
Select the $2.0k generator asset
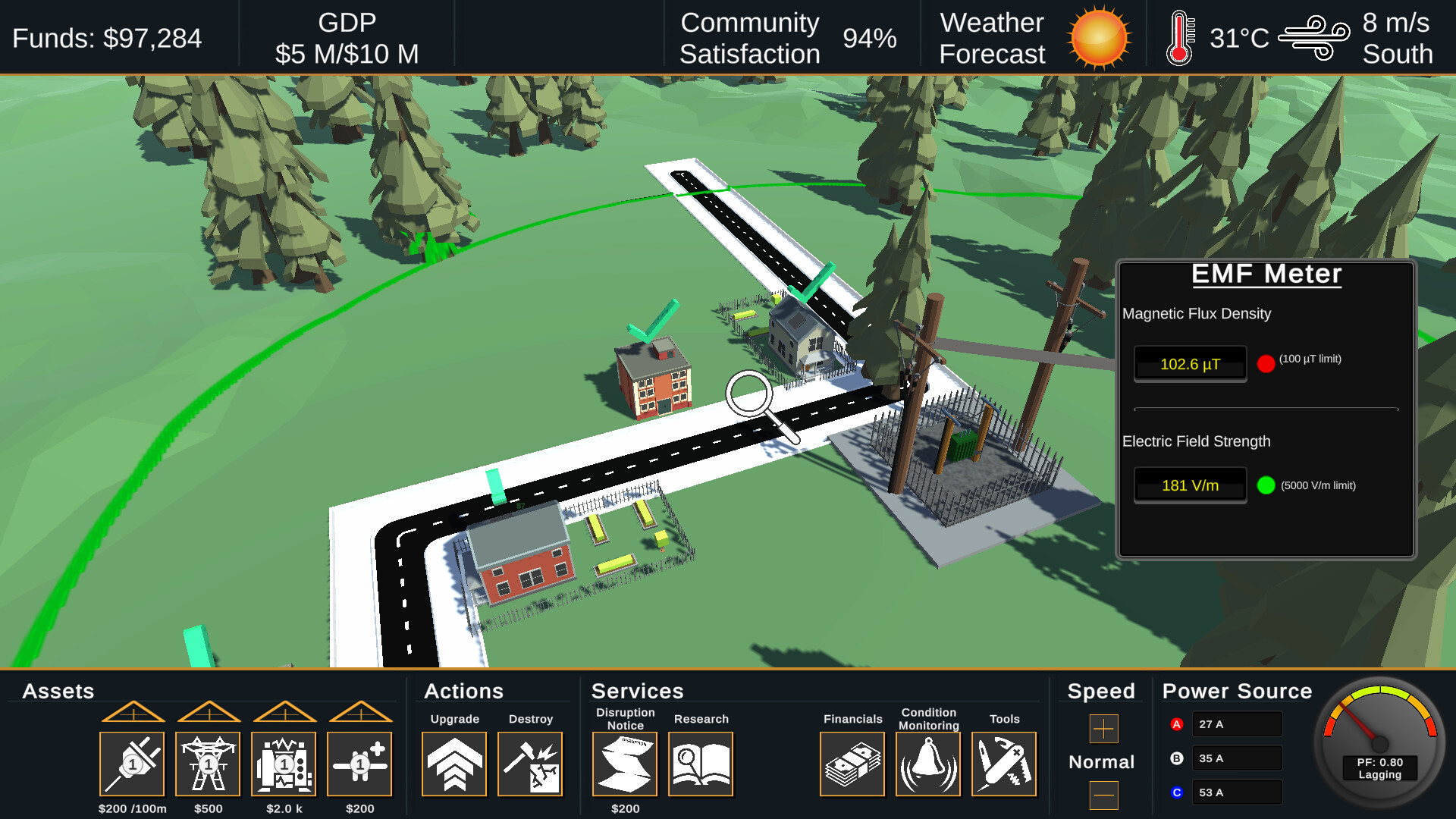tap(283, 764)
